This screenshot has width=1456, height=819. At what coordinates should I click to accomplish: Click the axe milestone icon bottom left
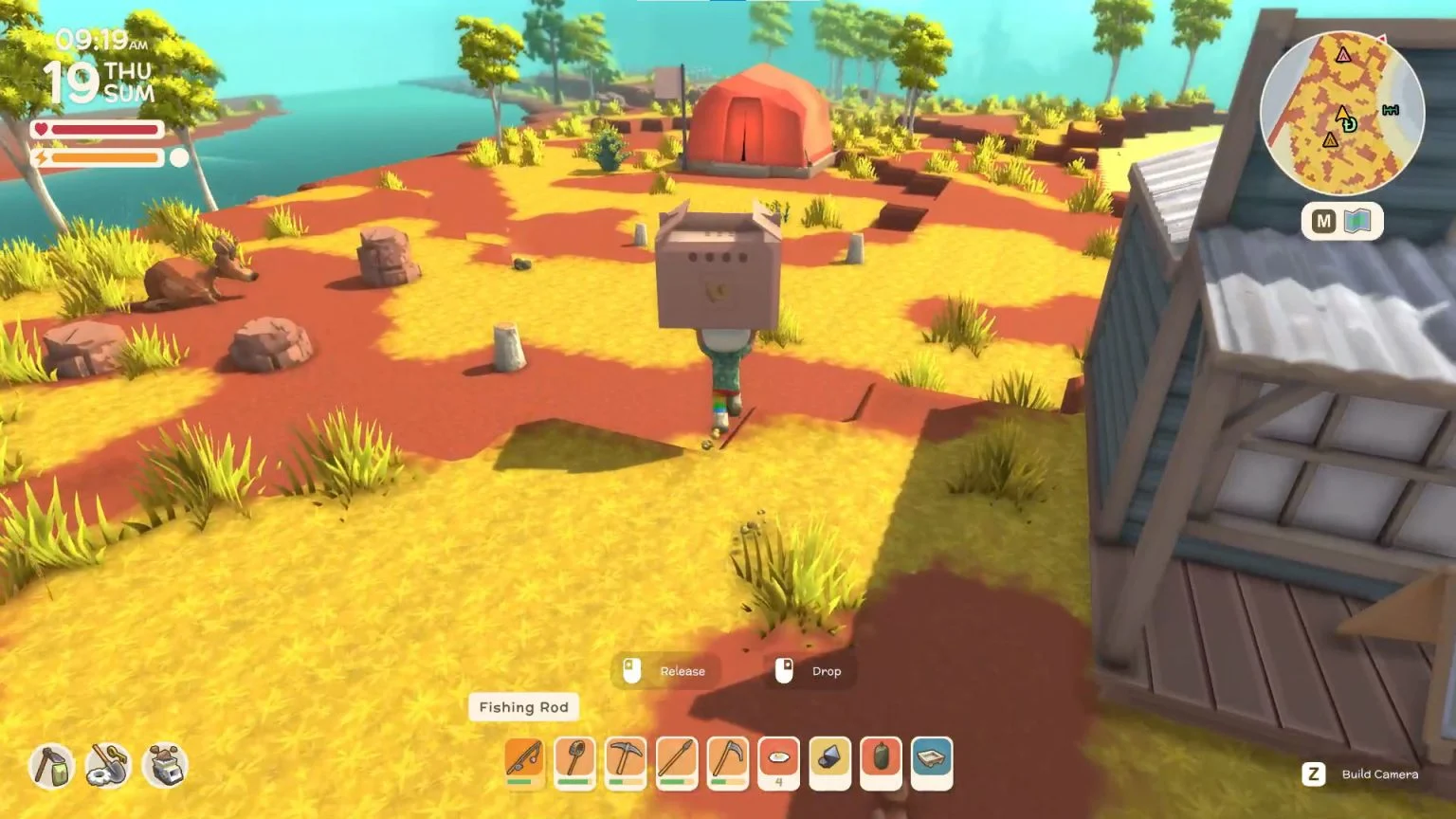(49, 766)
